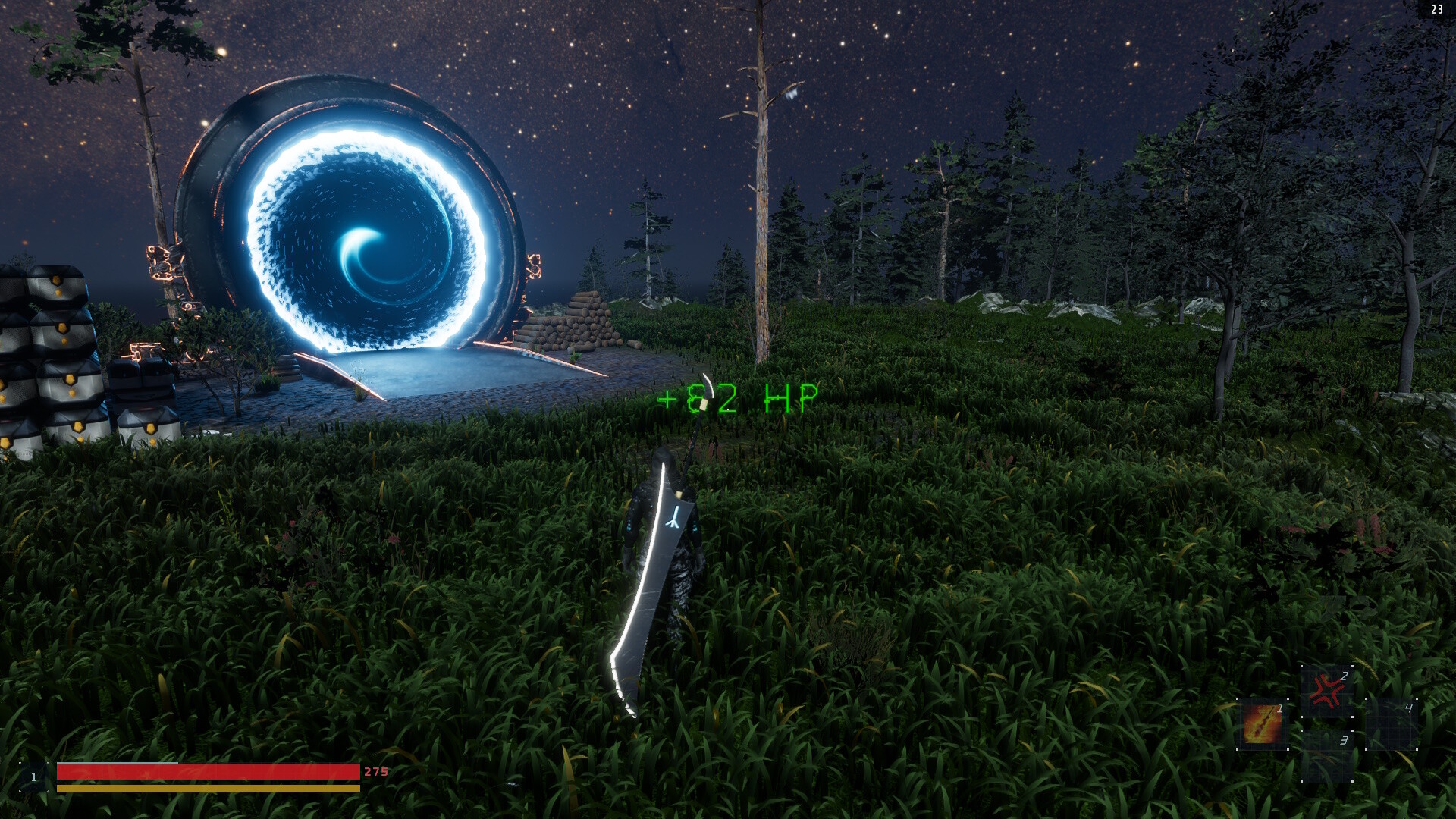Screen dimensions: 1456x819
Task: Click the anger-cross symbol in the quickbar
Action: point(1327,690)
